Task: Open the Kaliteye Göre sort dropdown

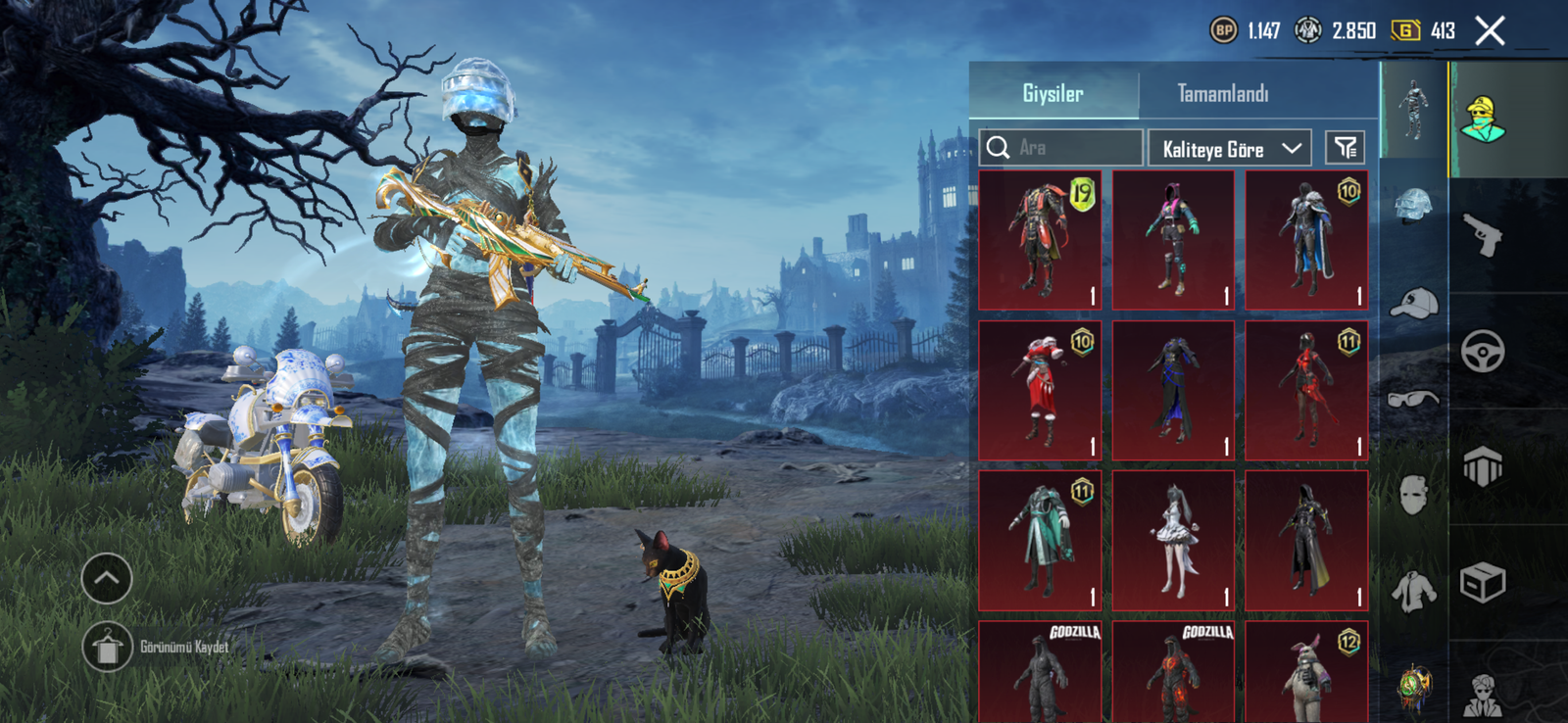Action: (1229, 149)
